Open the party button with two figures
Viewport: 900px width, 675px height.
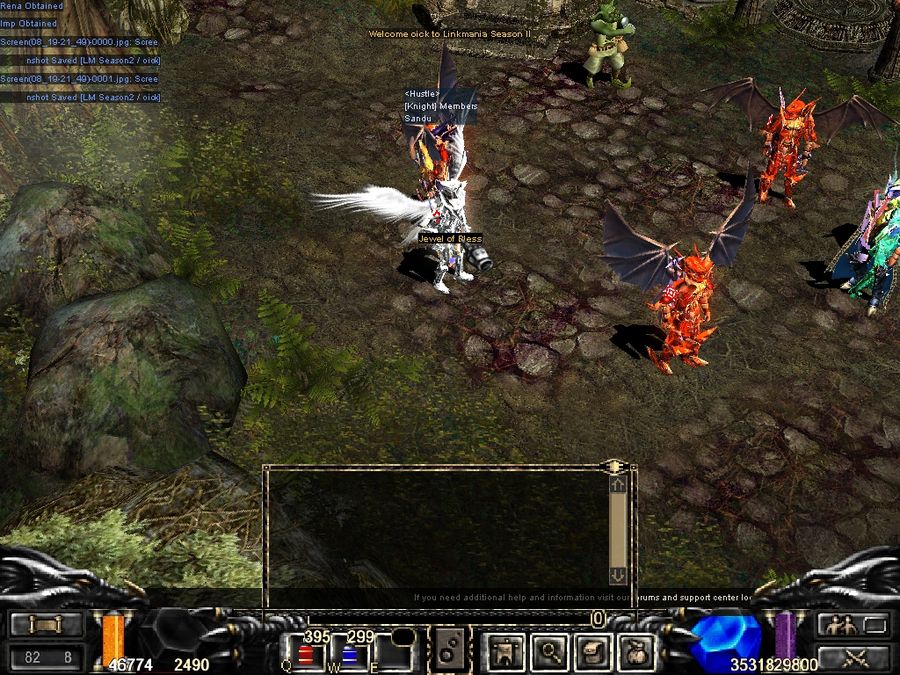point(853,625)
